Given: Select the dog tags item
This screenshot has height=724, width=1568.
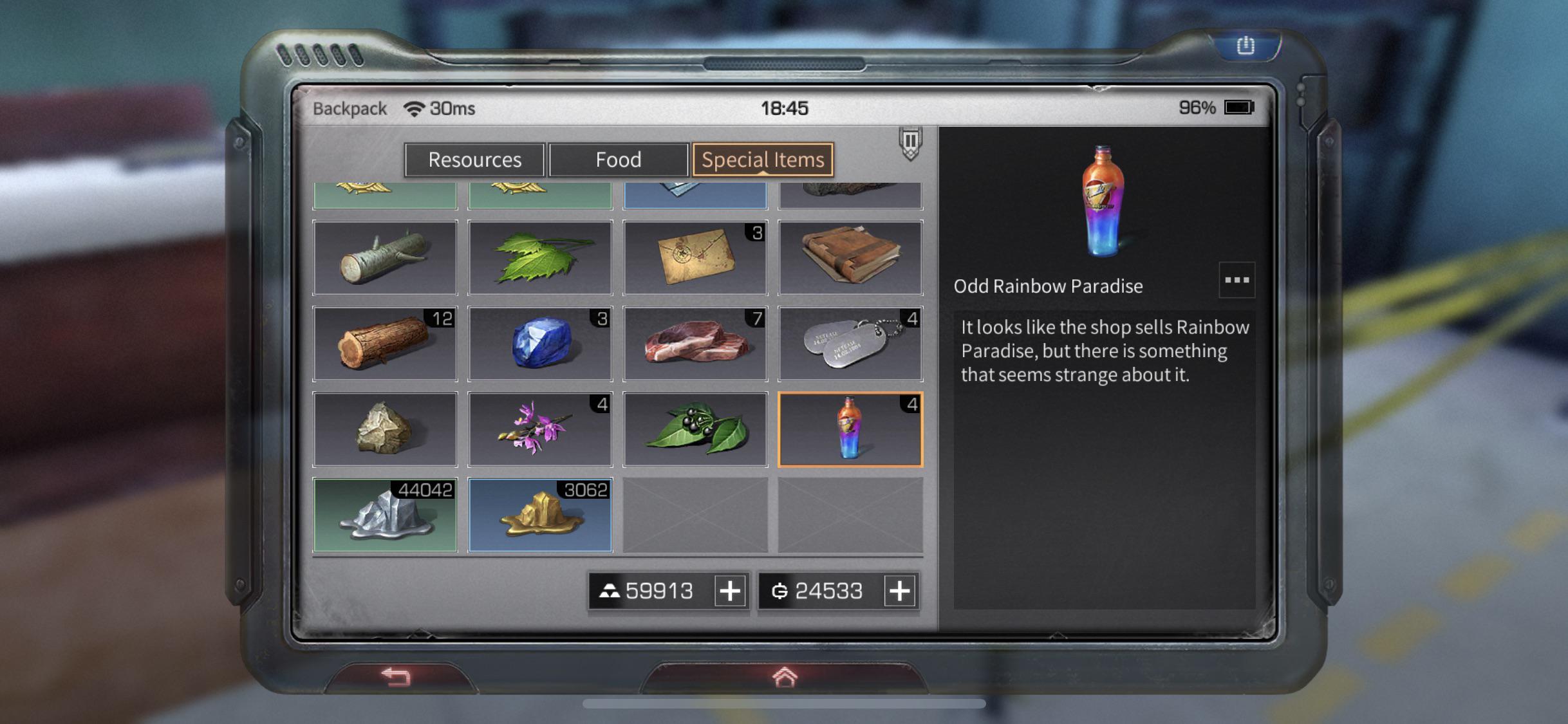Looking at the screenshot, I should (x=850, y=343).
